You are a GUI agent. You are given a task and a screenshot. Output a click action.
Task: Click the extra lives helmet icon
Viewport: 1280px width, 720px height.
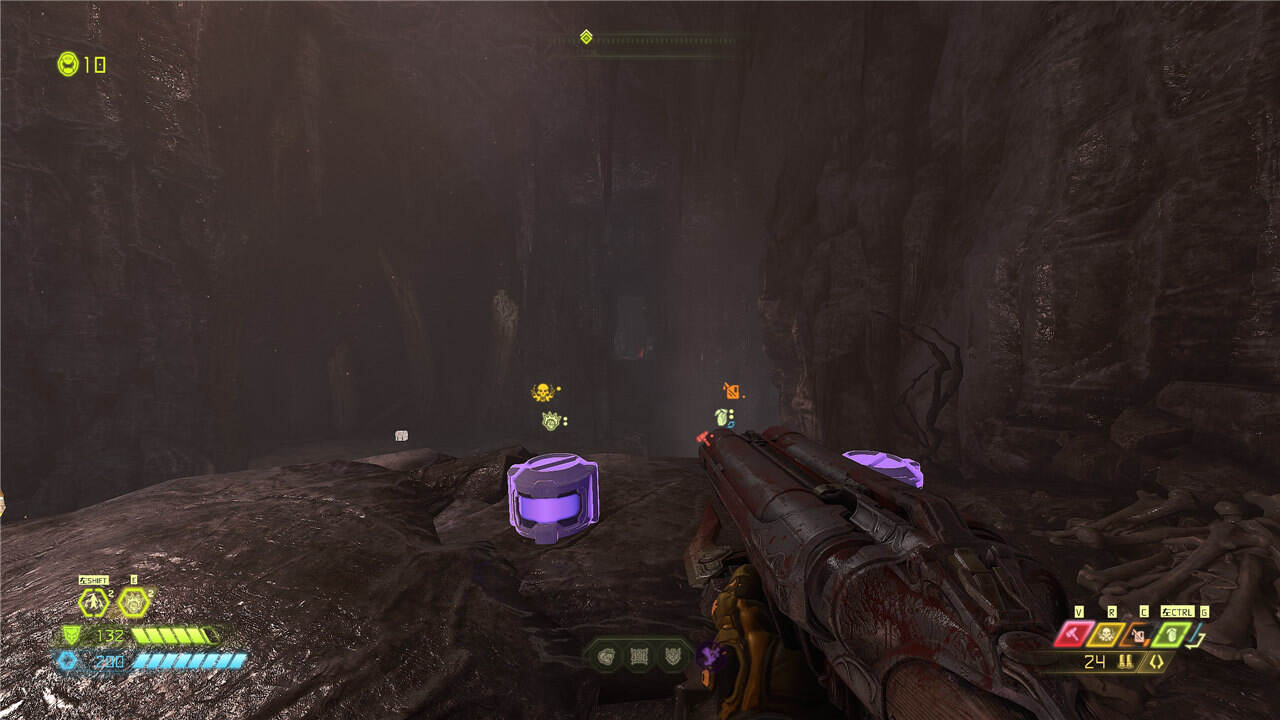[68, 64]
